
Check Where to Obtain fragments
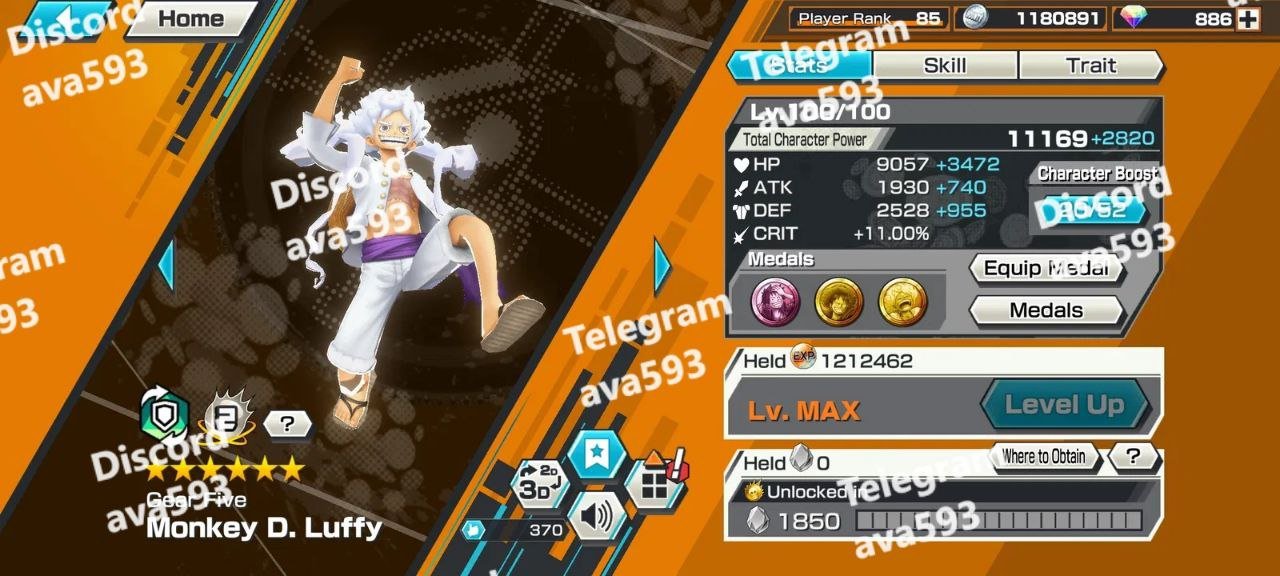point(1043,457)
